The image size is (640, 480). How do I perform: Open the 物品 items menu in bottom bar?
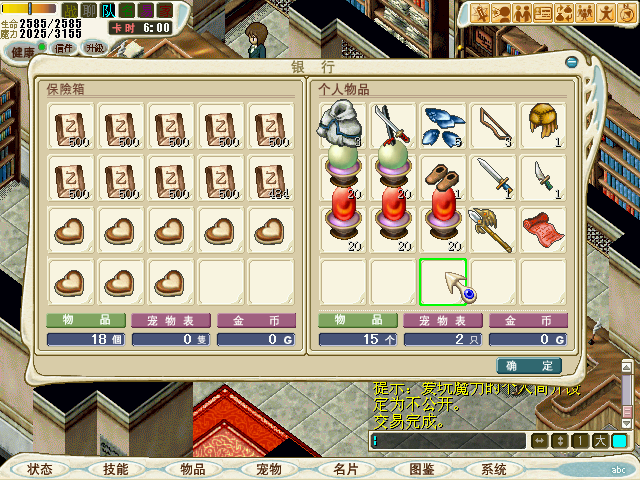tap(192, 468)
